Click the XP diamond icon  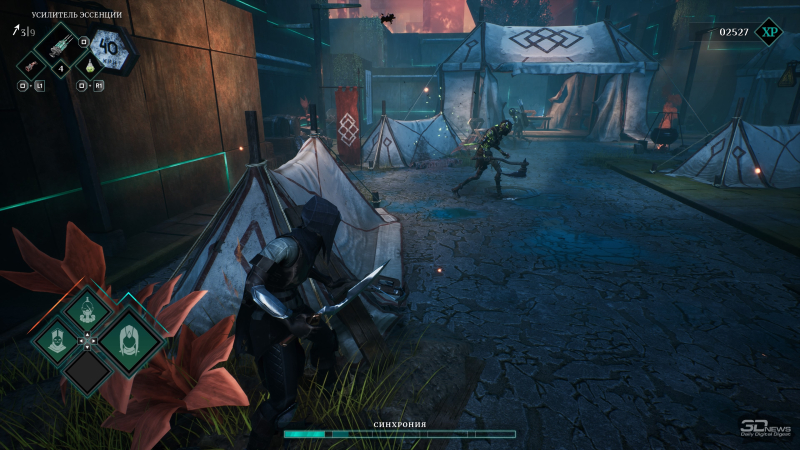(768, 32)
